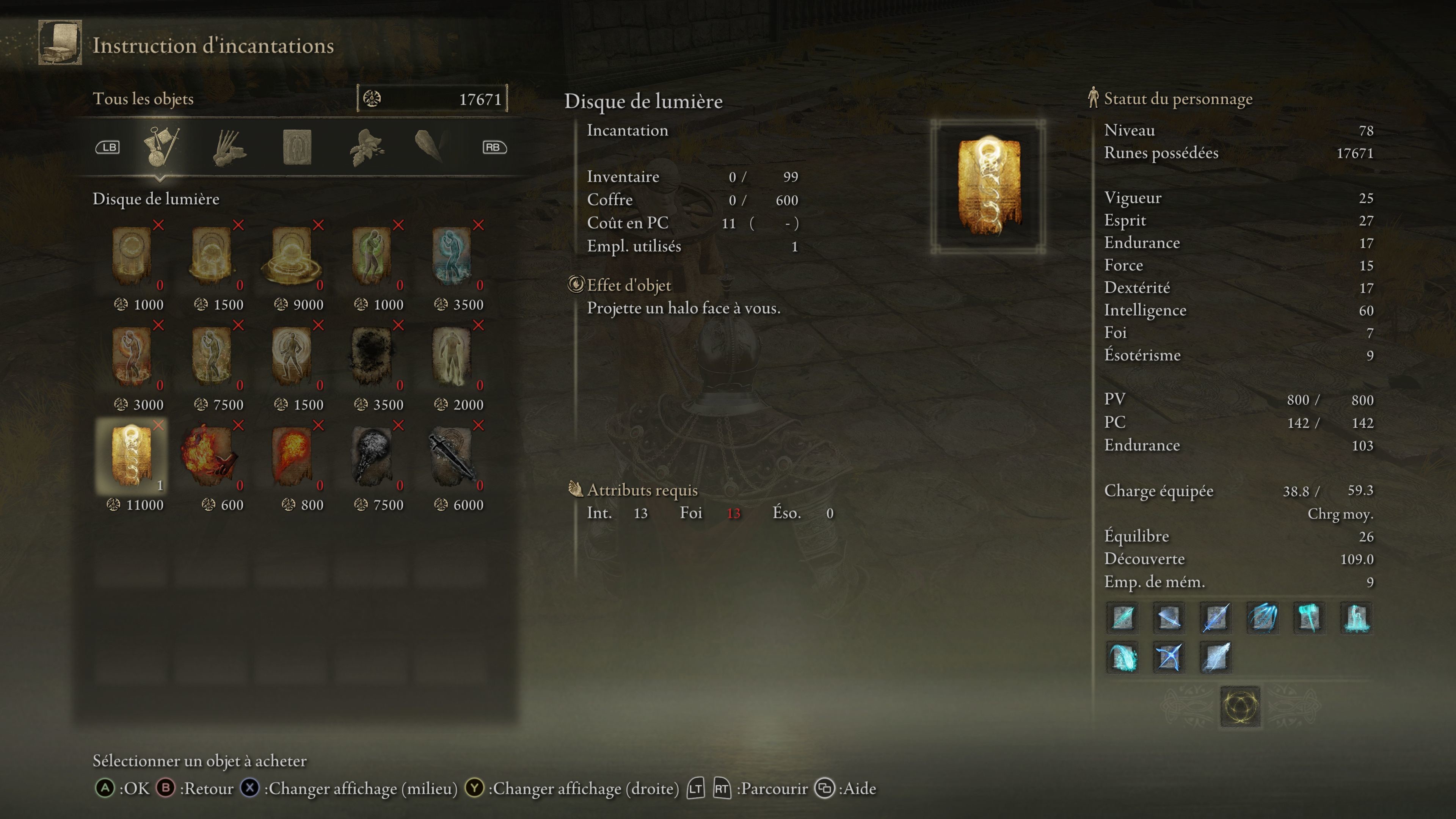The height and width of the screenshot is (819, 1456).
Task: Click the magic bow sorcery slot
Action: click(1168, 657)
